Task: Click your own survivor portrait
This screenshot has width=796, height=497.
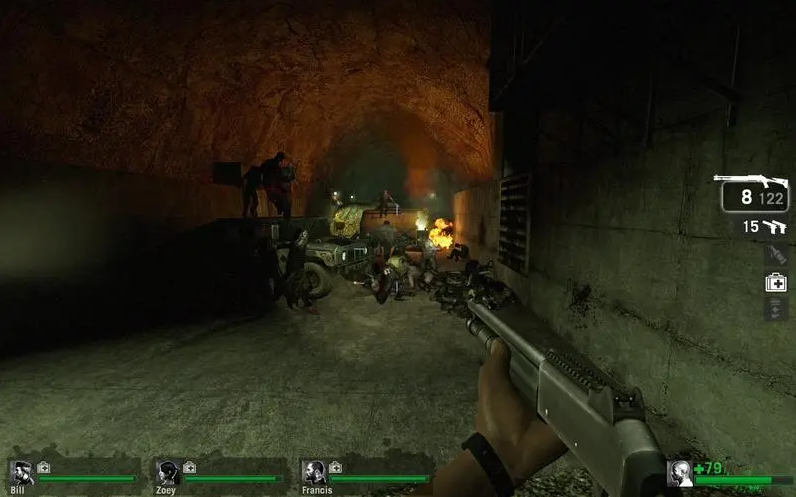Action: (x=680, y=474)
